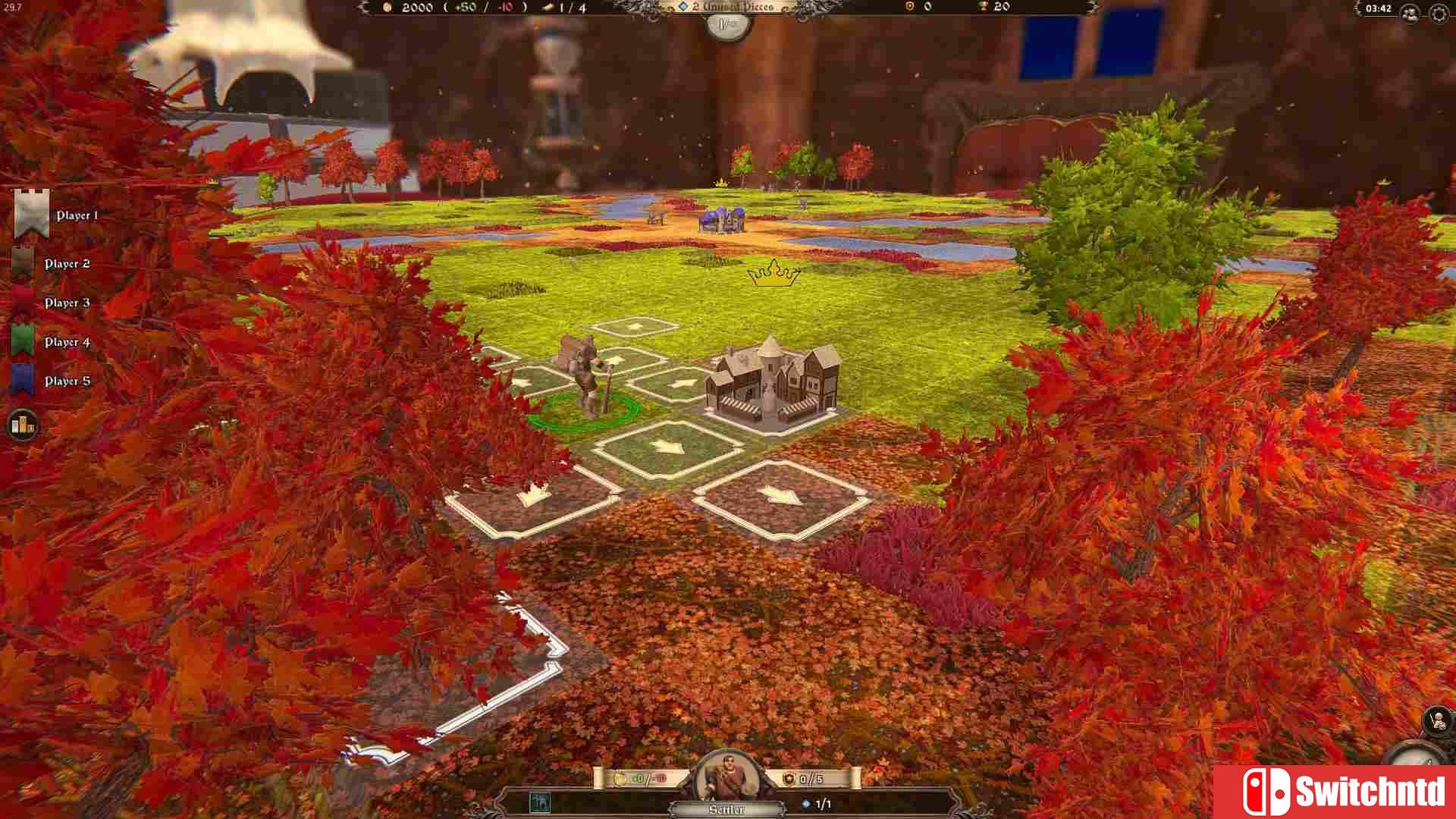1456x819 pixels.
Task: Click the medal icon showing 0
Action: [908, 8]
